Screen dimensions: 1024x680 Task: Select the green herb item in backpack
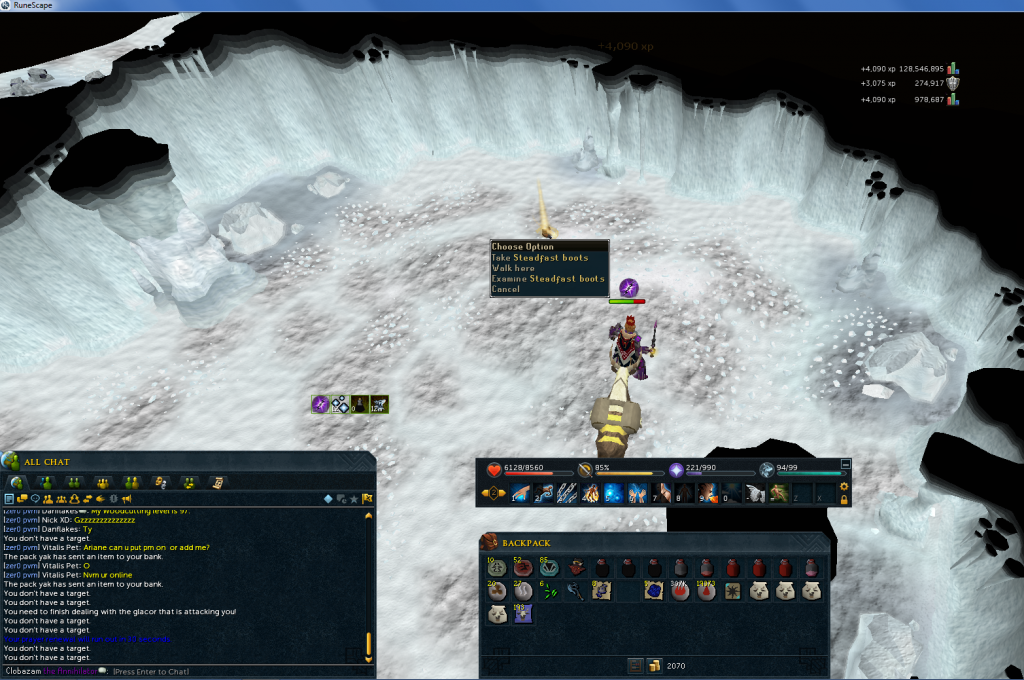coord(549,592)
